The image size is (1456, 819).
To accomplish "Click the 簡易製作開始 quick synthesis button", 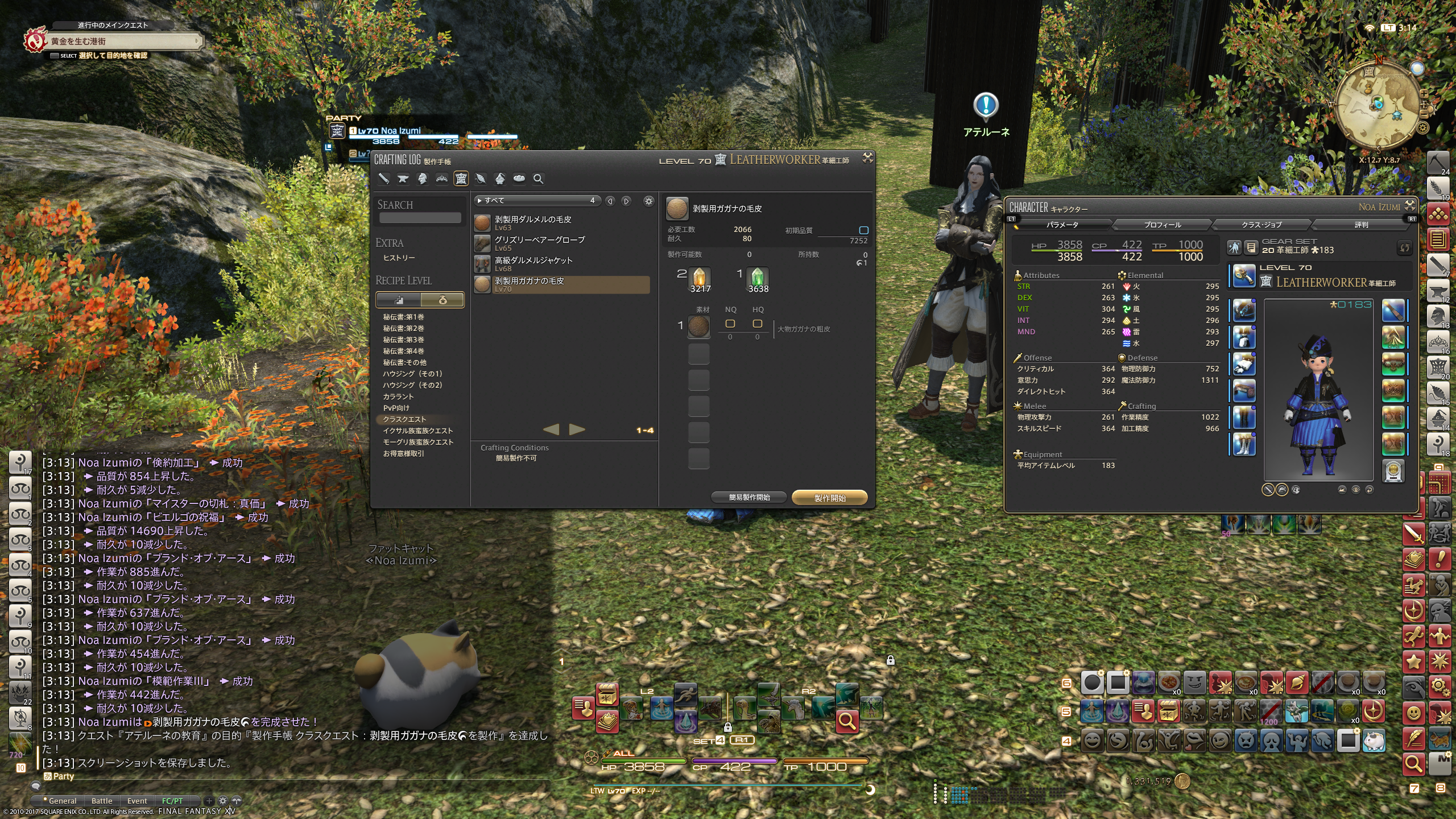I will pos(749,498).
